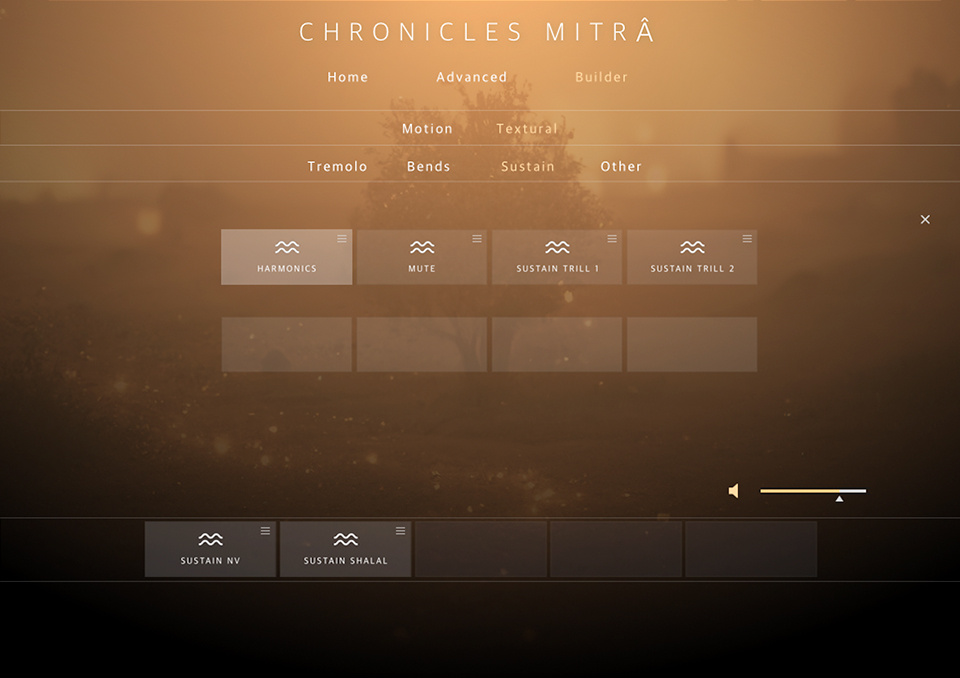Close the articulation browser panel

925,220
